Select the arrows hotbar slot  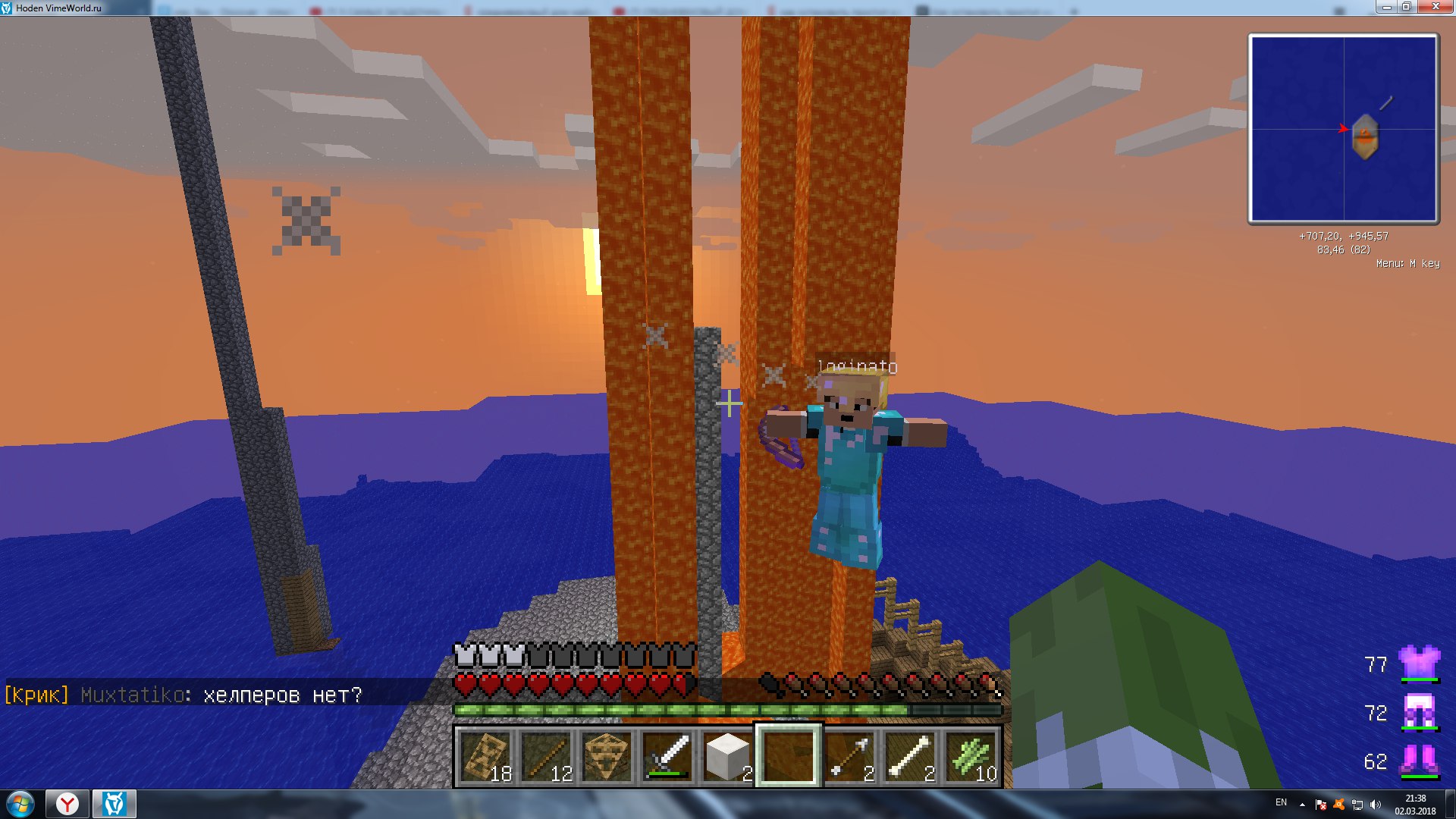click(849, 757)
